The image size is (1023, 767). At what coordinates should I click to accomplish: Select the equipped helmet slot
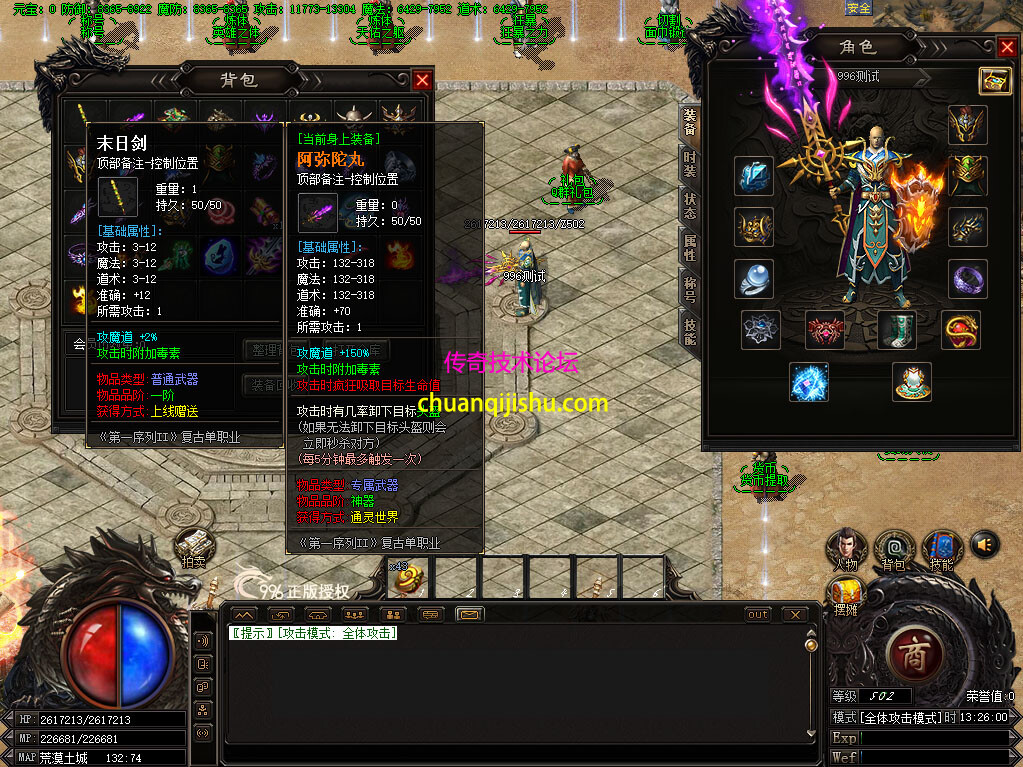(967, 125)
